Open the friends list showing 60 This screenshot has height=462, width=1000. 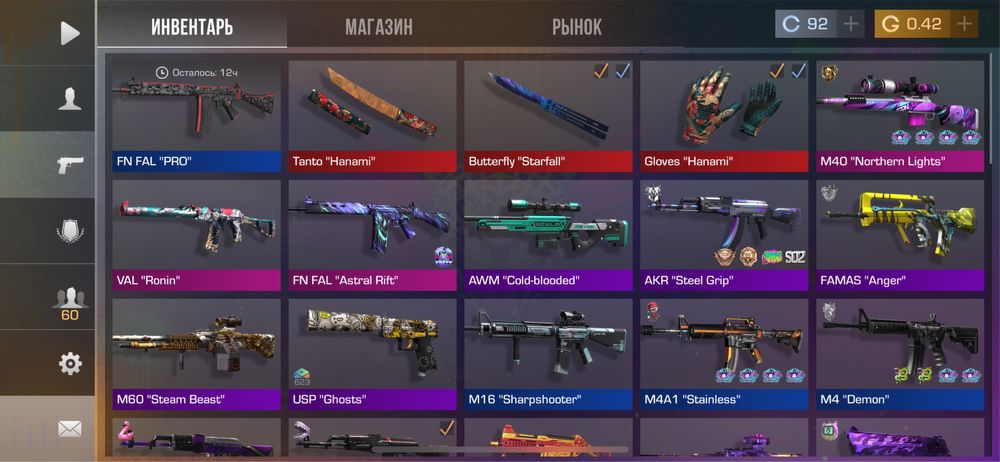[69, 301]
